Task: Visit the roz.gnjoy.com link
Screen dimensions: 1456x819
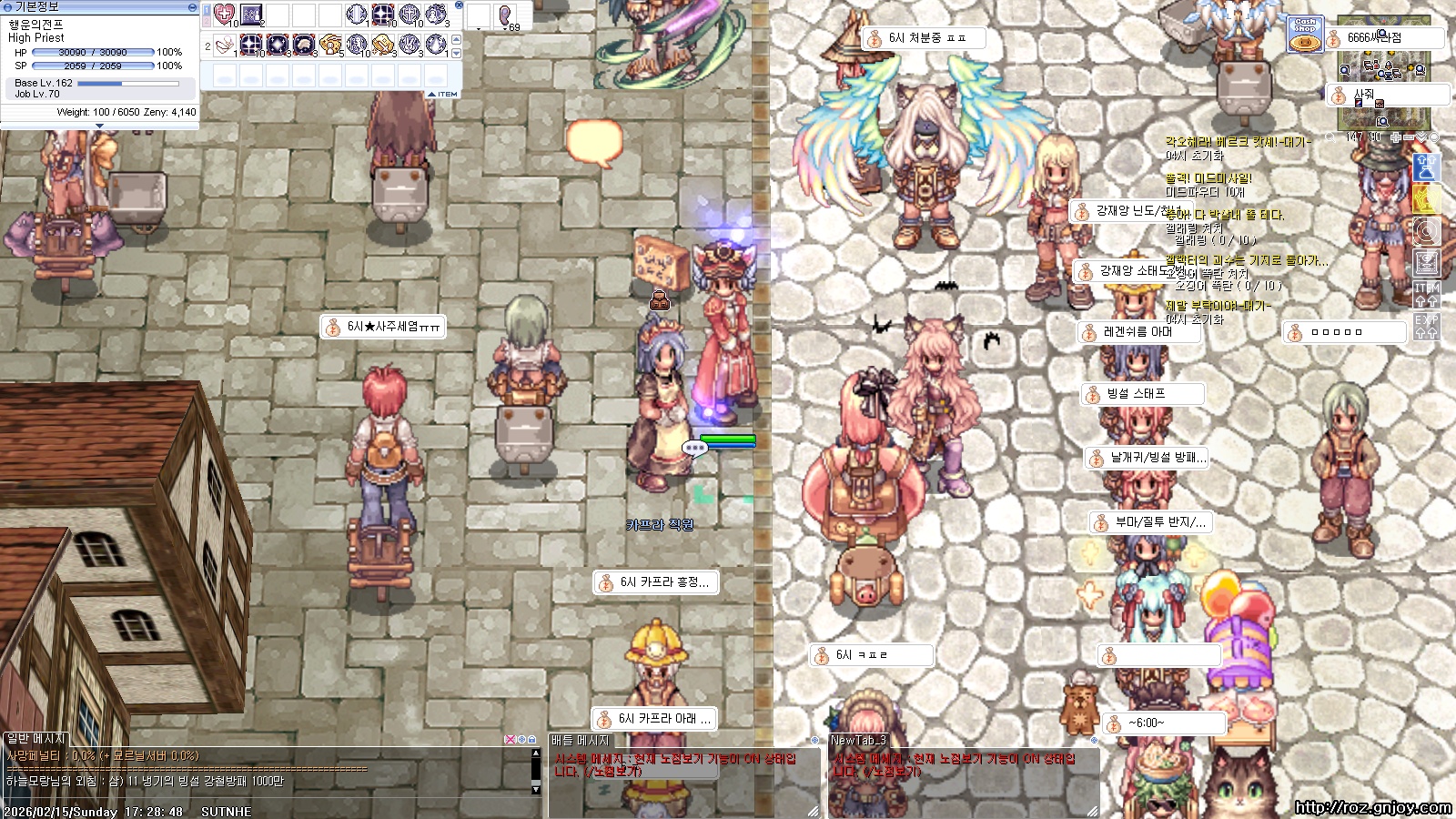Action: tap(1372, 807)
